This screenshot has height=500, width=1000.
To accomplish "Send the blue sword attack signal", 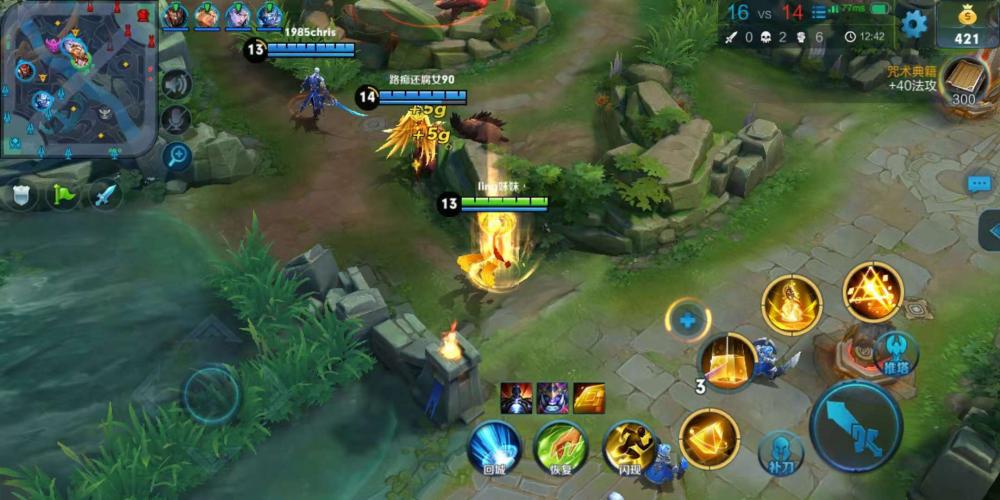I will point(105,194).
